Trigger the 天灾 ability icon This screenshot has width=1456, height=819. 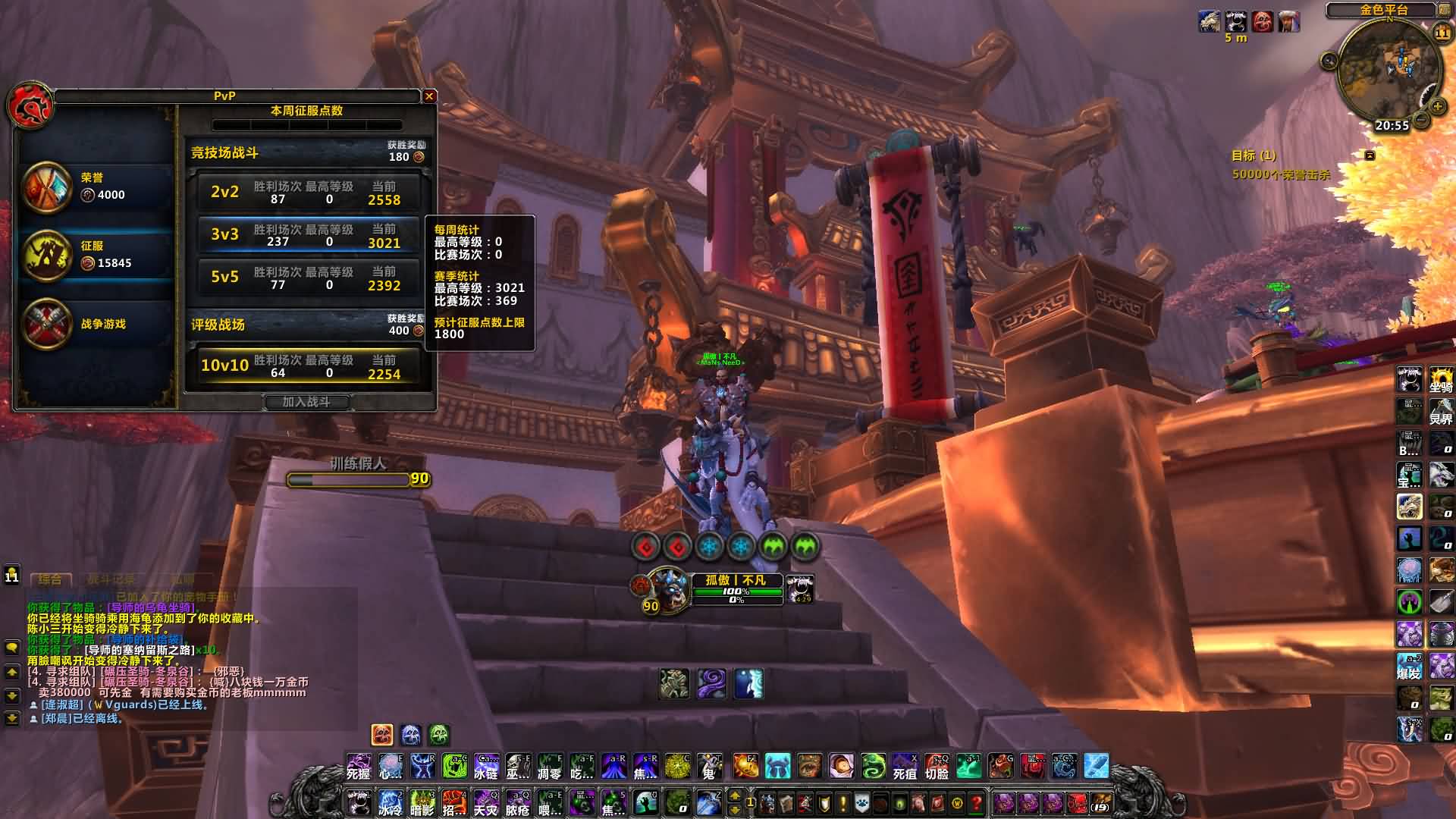[486, 802]
